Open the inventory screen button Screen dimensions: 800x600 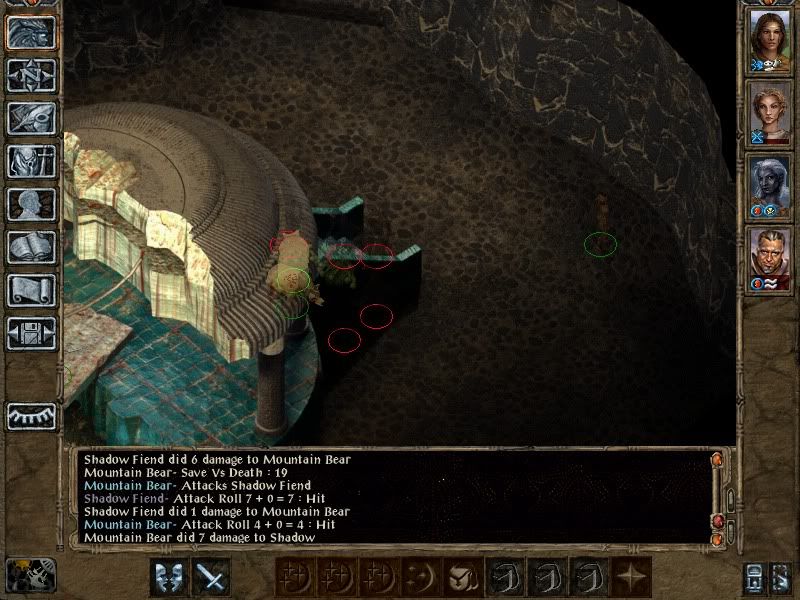point(31,161)
